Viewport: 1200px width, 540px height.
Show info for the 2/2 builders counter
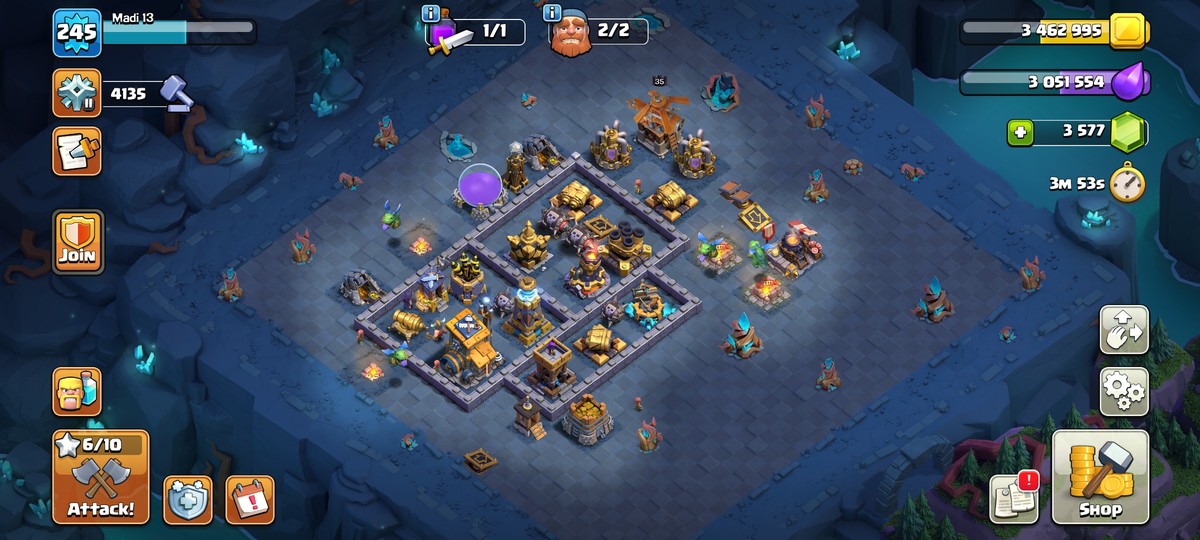(x=552, y=14)
